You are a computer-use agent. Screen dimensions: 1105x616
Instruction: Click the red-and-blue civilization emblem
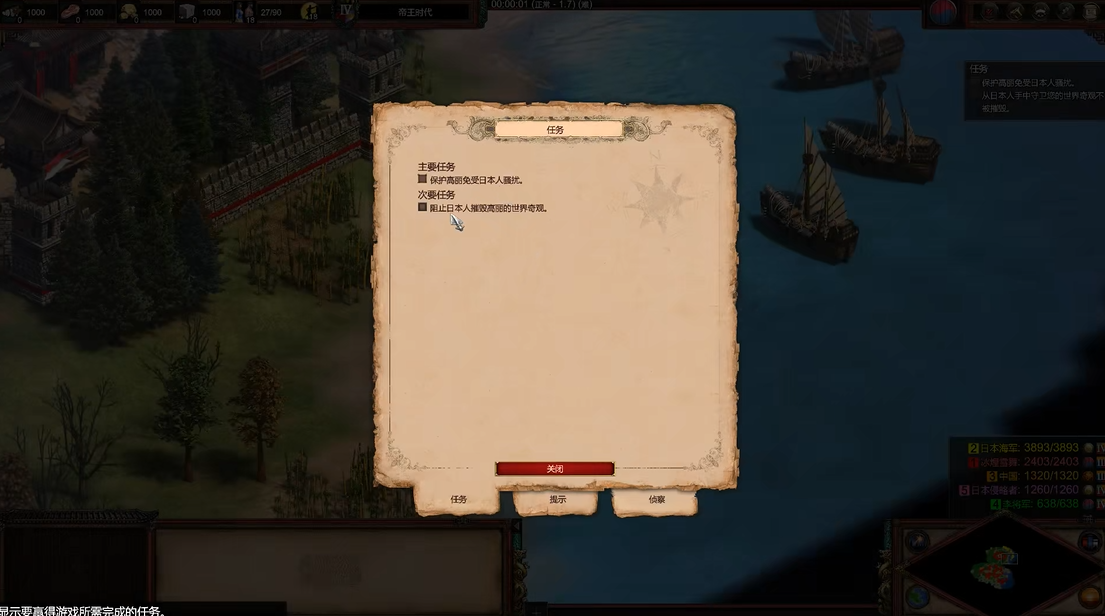click(943, 12)
